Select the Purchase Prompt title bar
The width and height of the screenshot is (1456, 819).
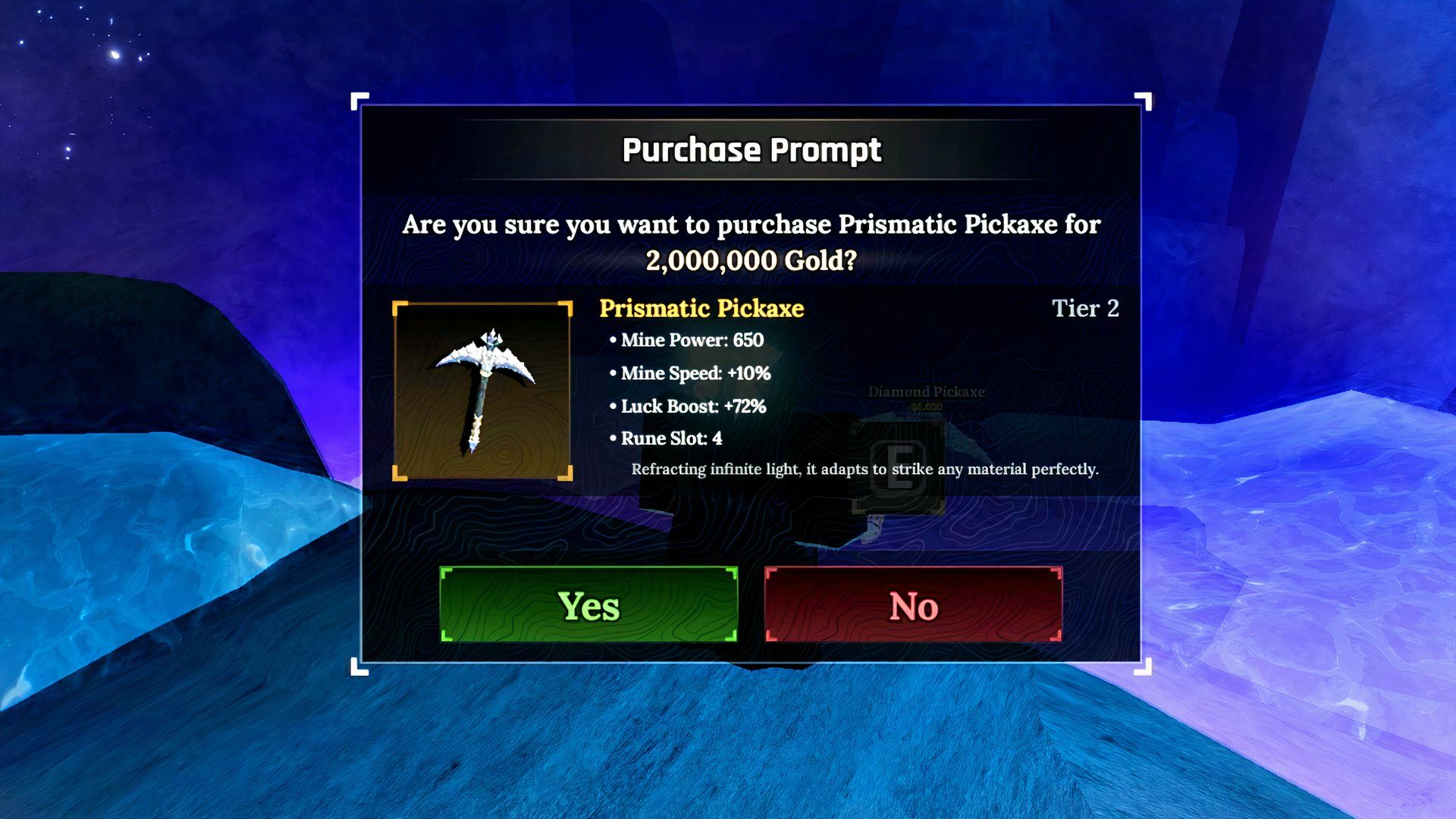point(752,149)
